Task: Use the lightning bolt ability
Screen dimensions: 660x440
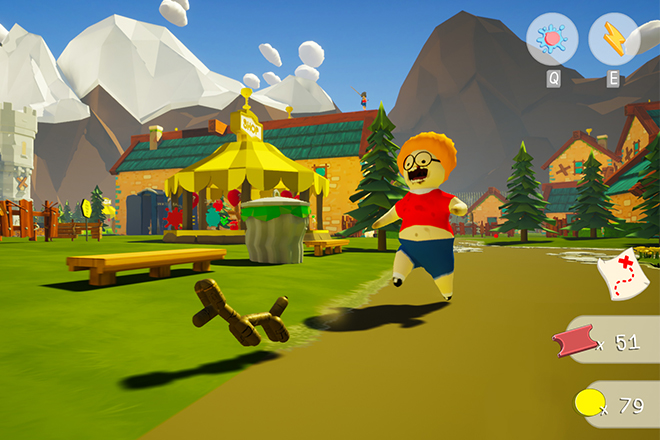Action: pos(613,39)
